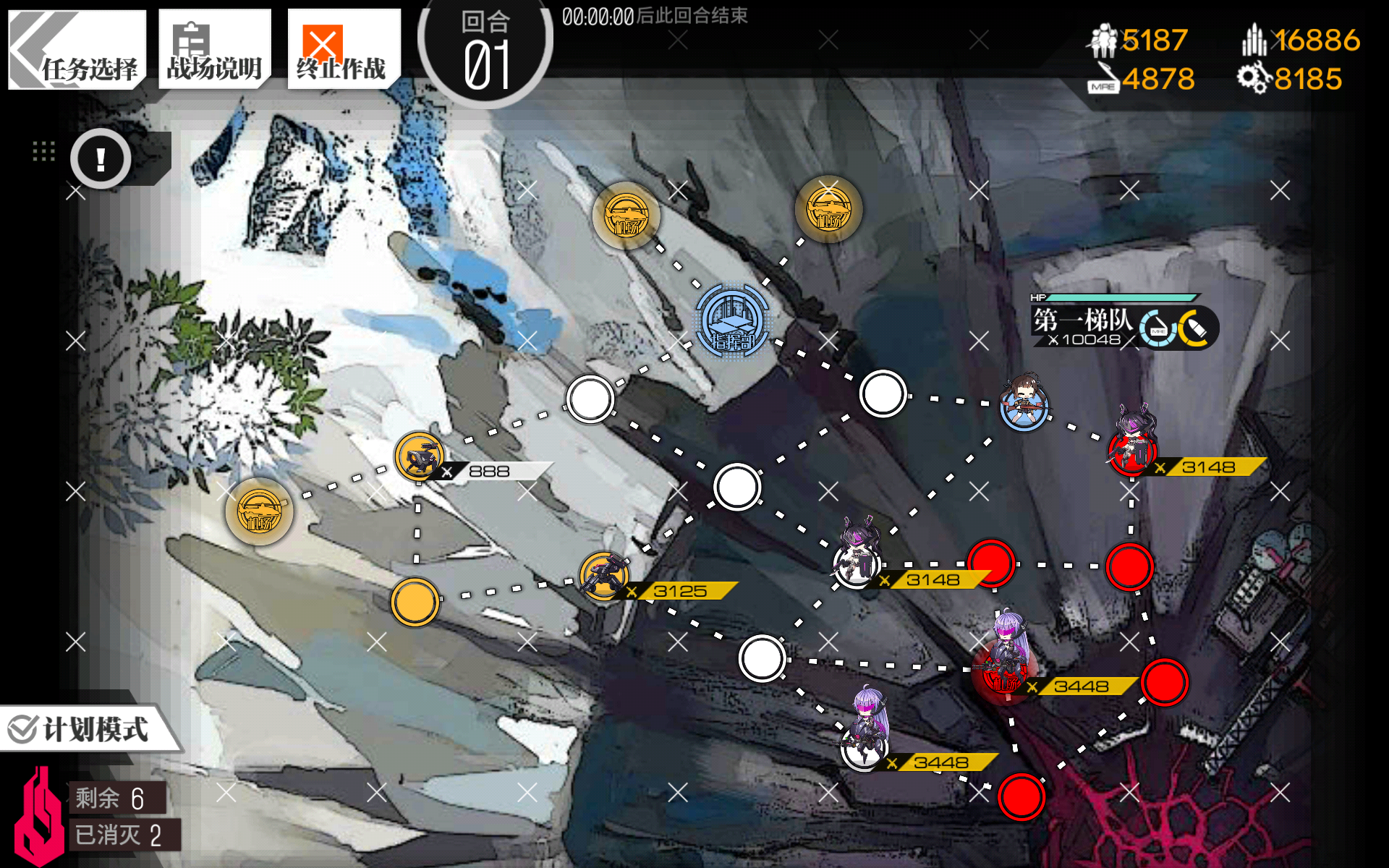The height and width of the screenshot is (868, 1389).
Task: Select the orange capture node on the left
Action: [413, 600]
